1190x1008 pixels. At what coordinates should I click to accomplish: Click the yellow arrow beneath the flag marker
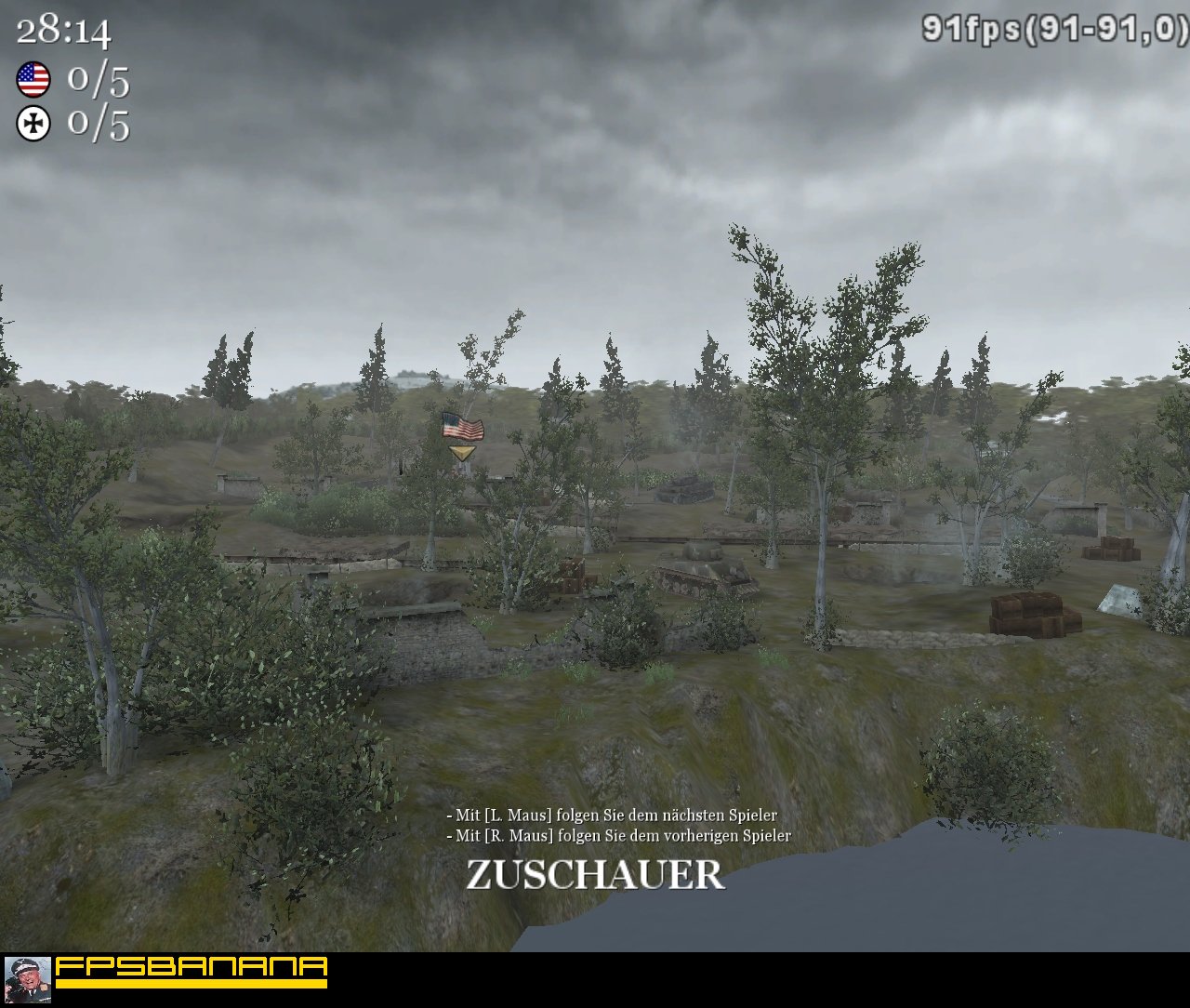pyautogui.click(x=461, y=452)
